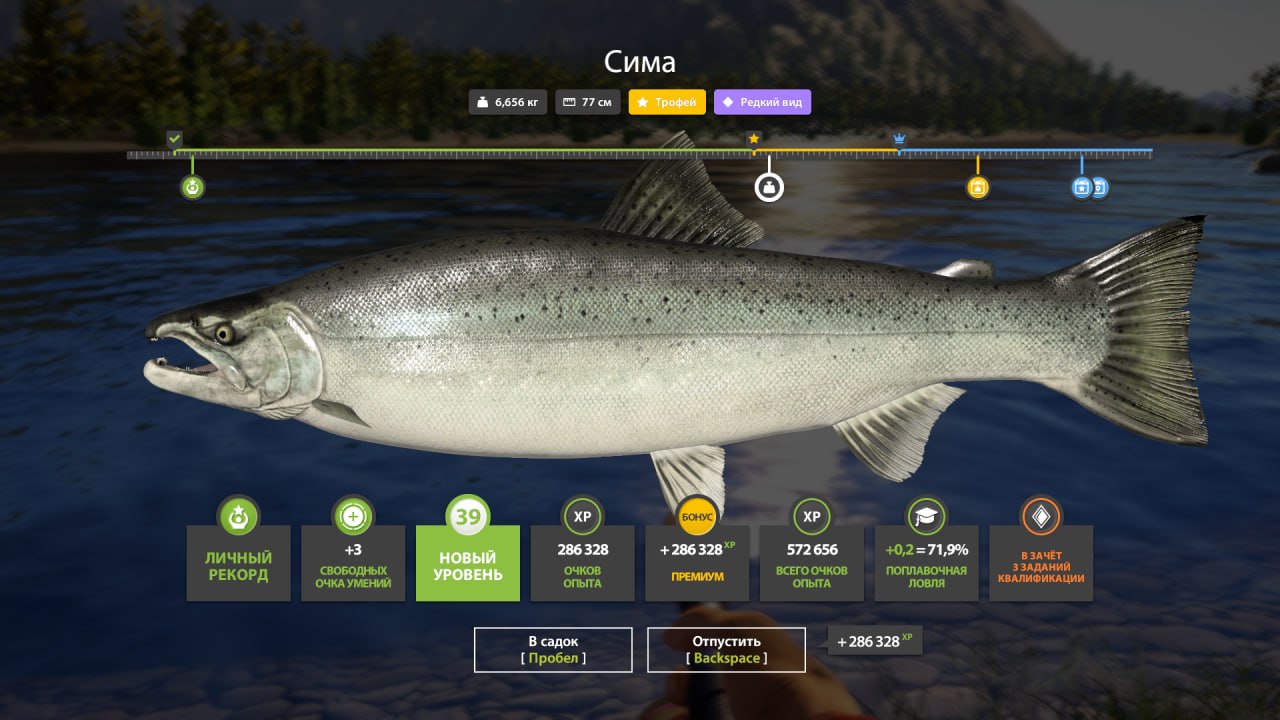This screenshot has height=720, width=1280.
Task: Select the yellow Трофей tag
Action: [667, 102]
